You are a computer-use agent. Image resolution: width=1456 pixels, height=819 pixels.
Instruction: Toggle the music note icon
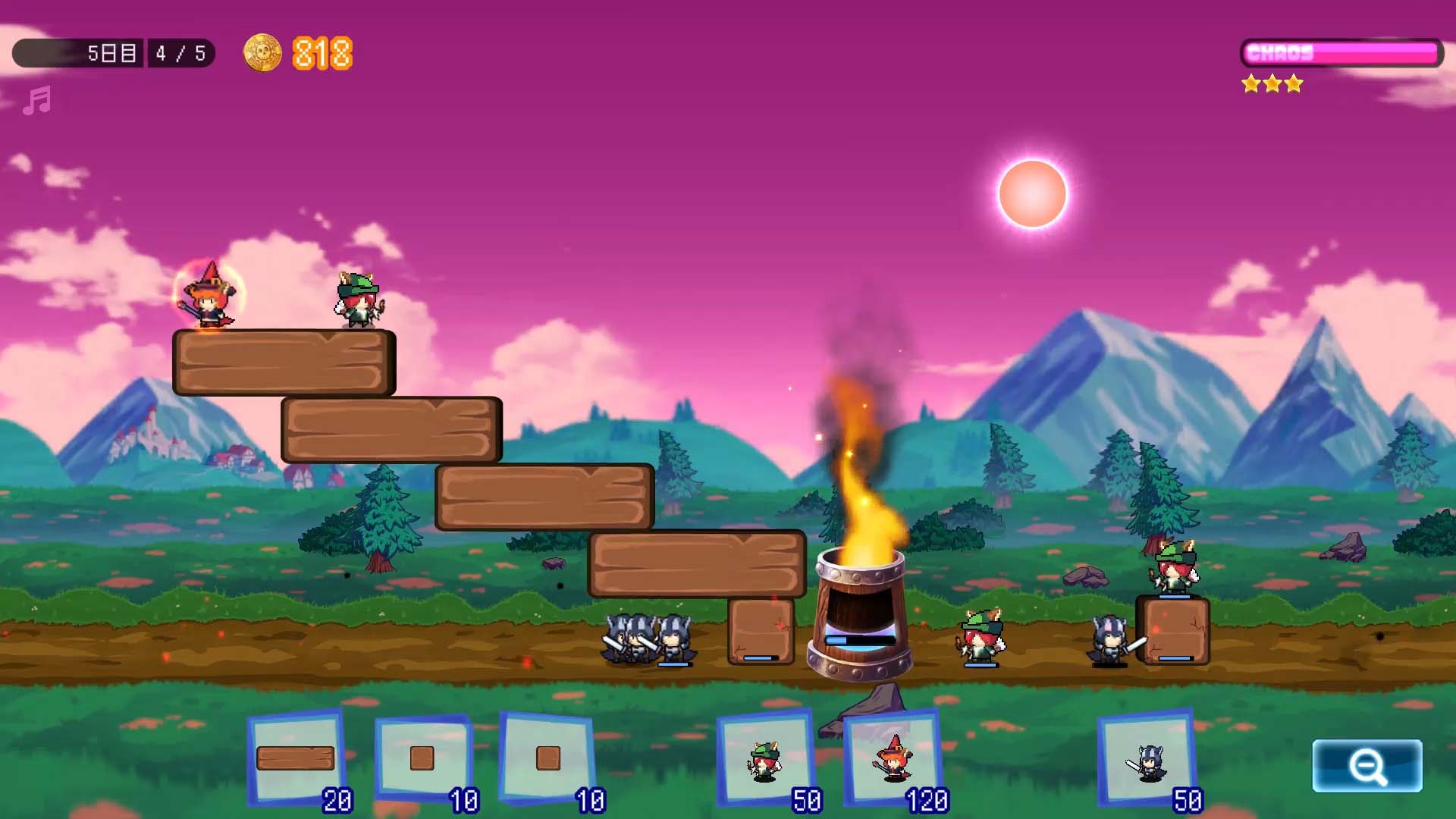click(36, 100)
